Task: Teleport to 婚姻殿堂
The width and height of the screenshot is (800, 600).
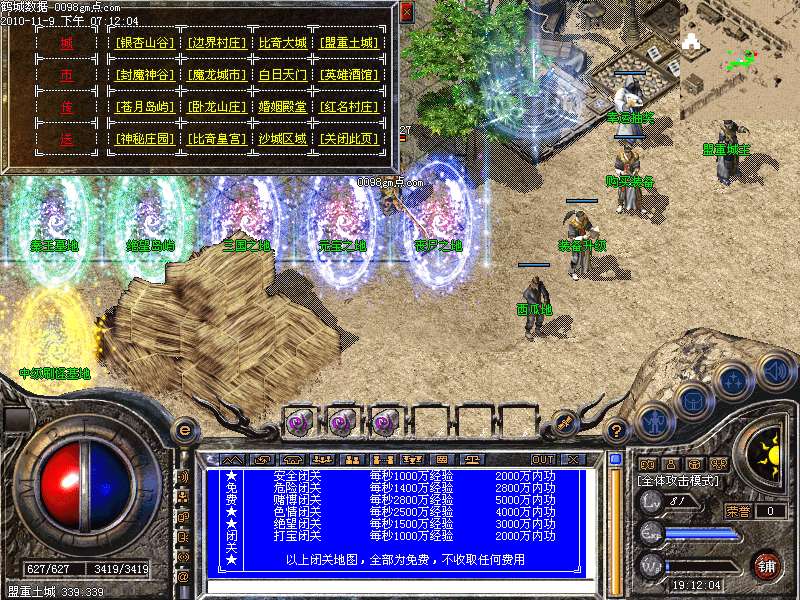Action: pyautogui.click(x=283, y=107)
